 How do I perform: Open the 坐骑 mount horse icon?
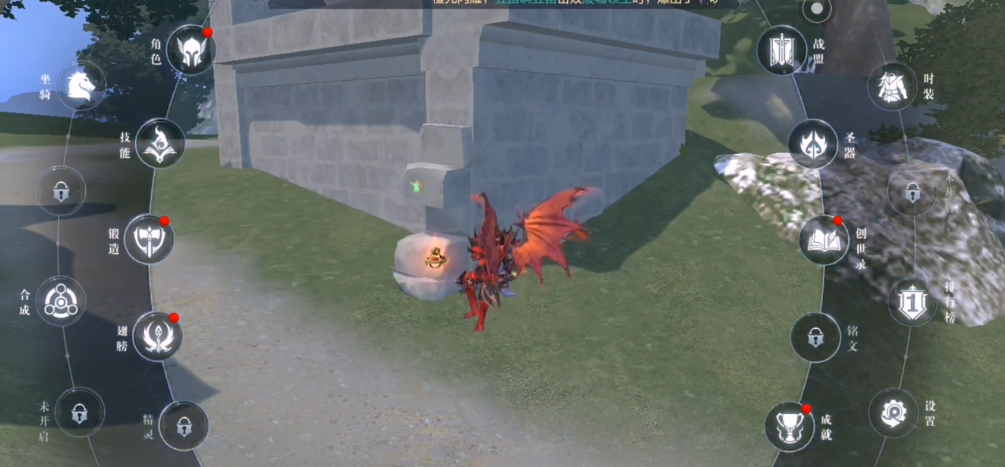(81, 87)
